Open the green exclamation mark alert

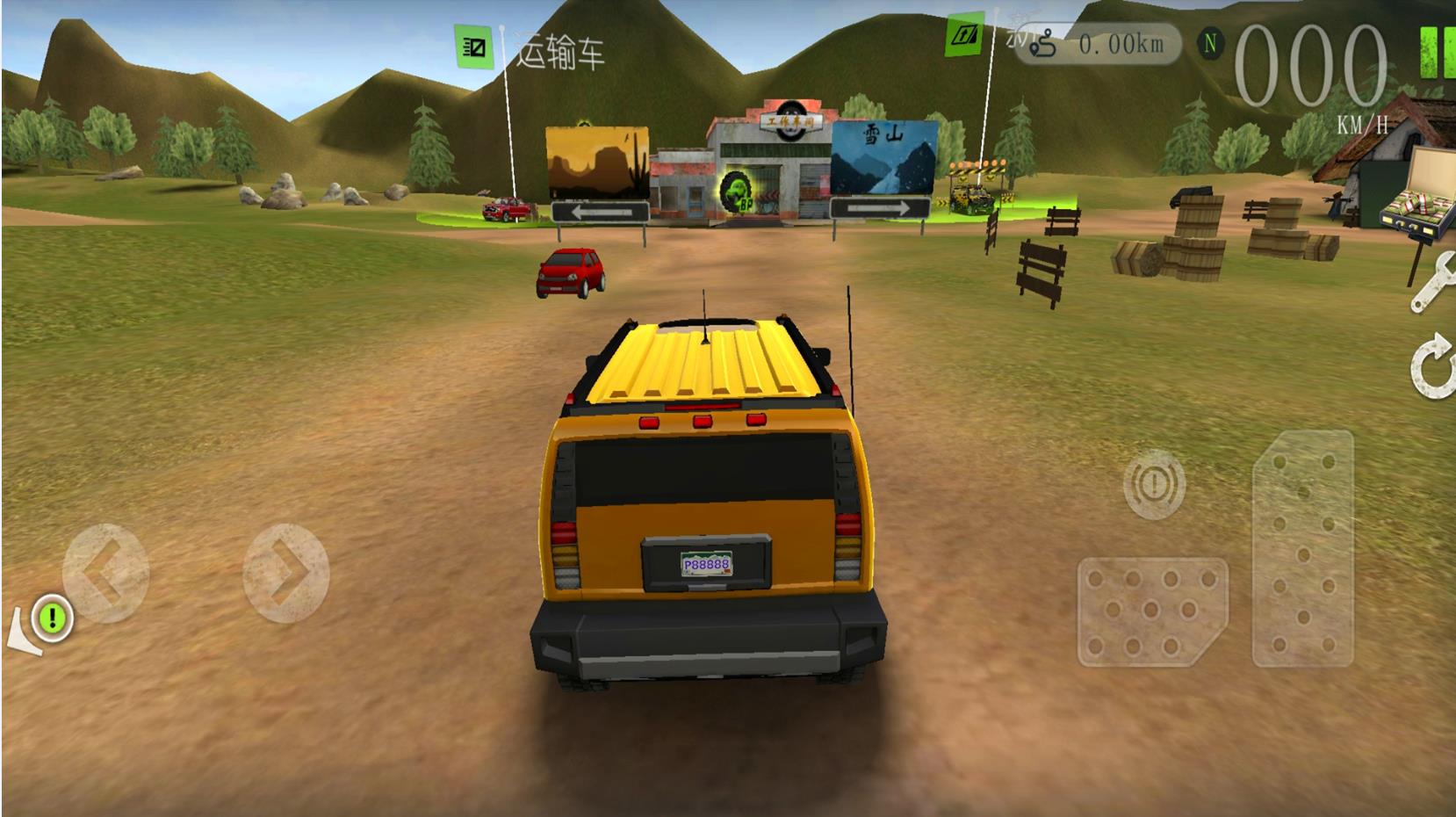click(53, 617)
